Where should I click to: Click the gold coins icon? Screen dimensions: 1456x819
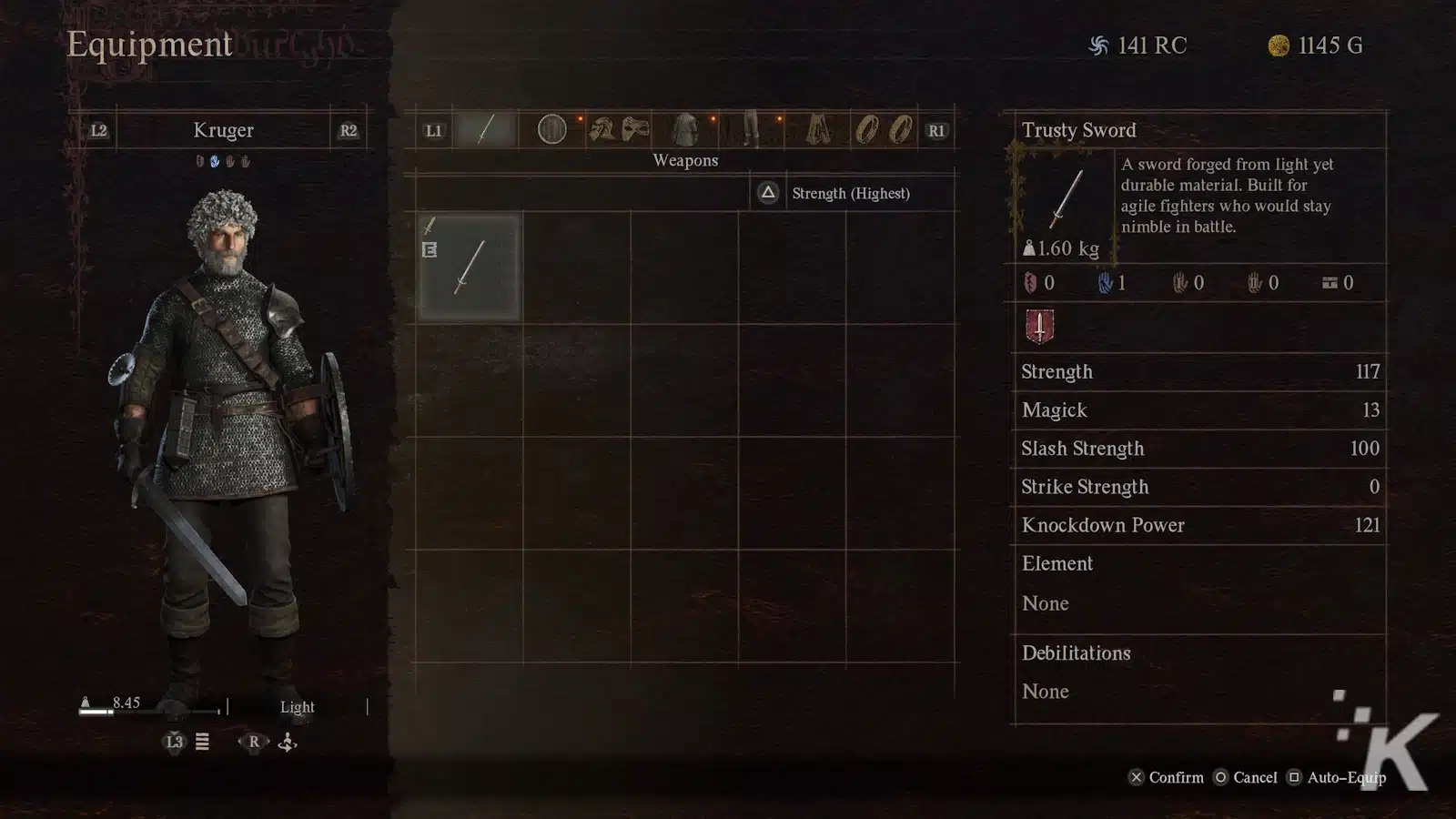click(1278, 45)
